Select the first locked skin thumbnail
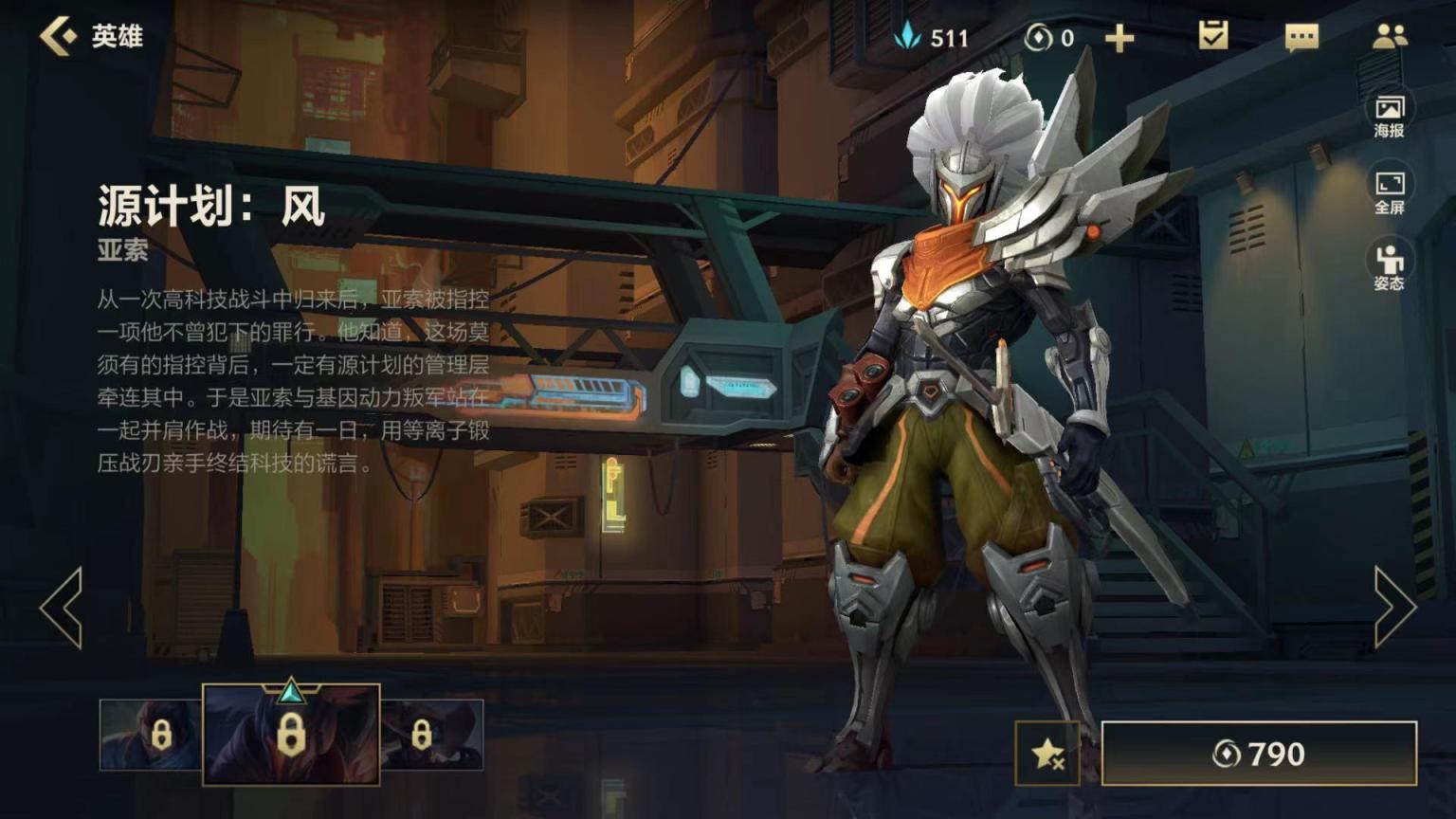This screenshot has height=819, width=1456. coord(150,735)
